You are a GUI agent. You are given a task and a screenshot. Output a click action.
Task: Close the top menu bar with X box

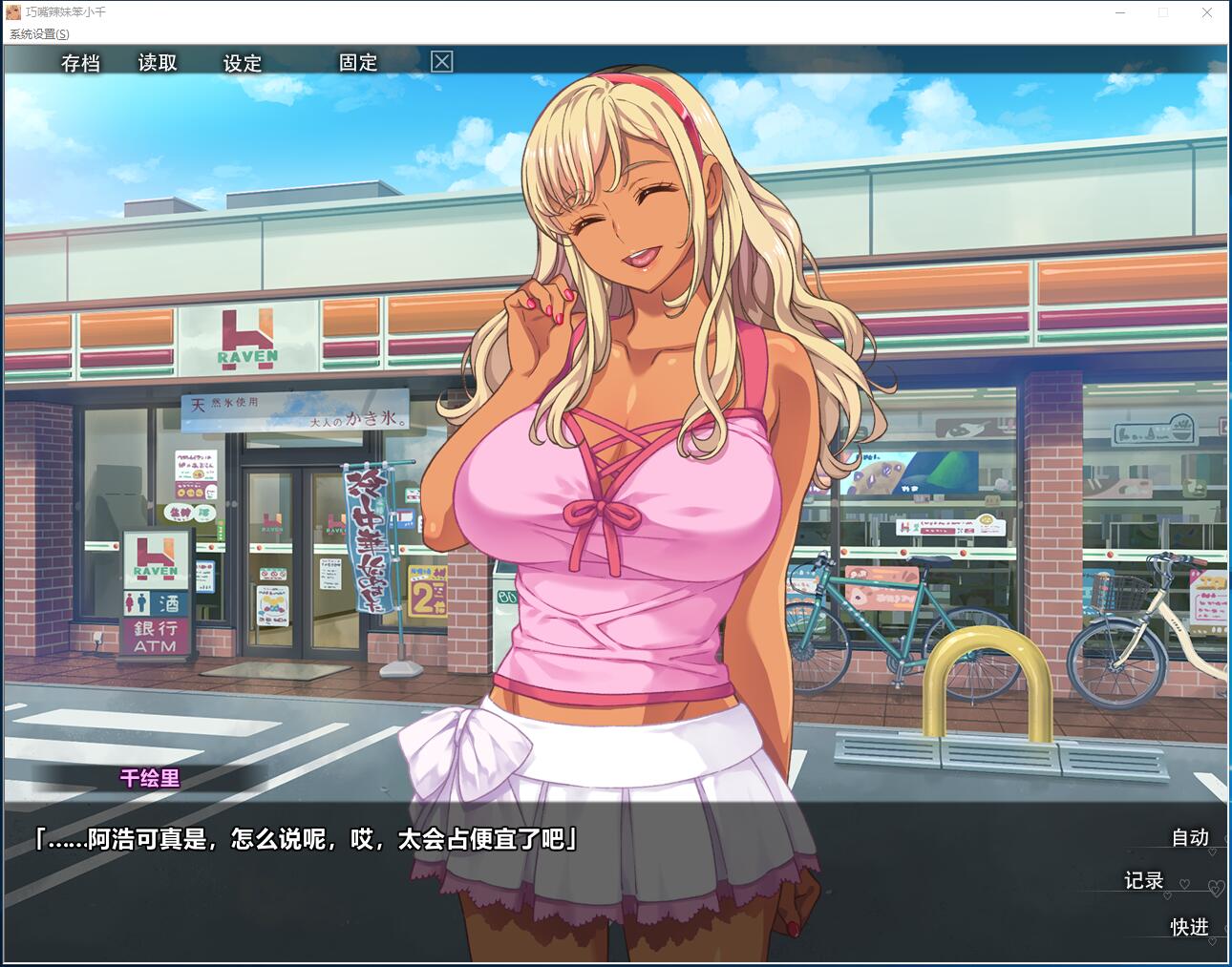tap(441, 62)
